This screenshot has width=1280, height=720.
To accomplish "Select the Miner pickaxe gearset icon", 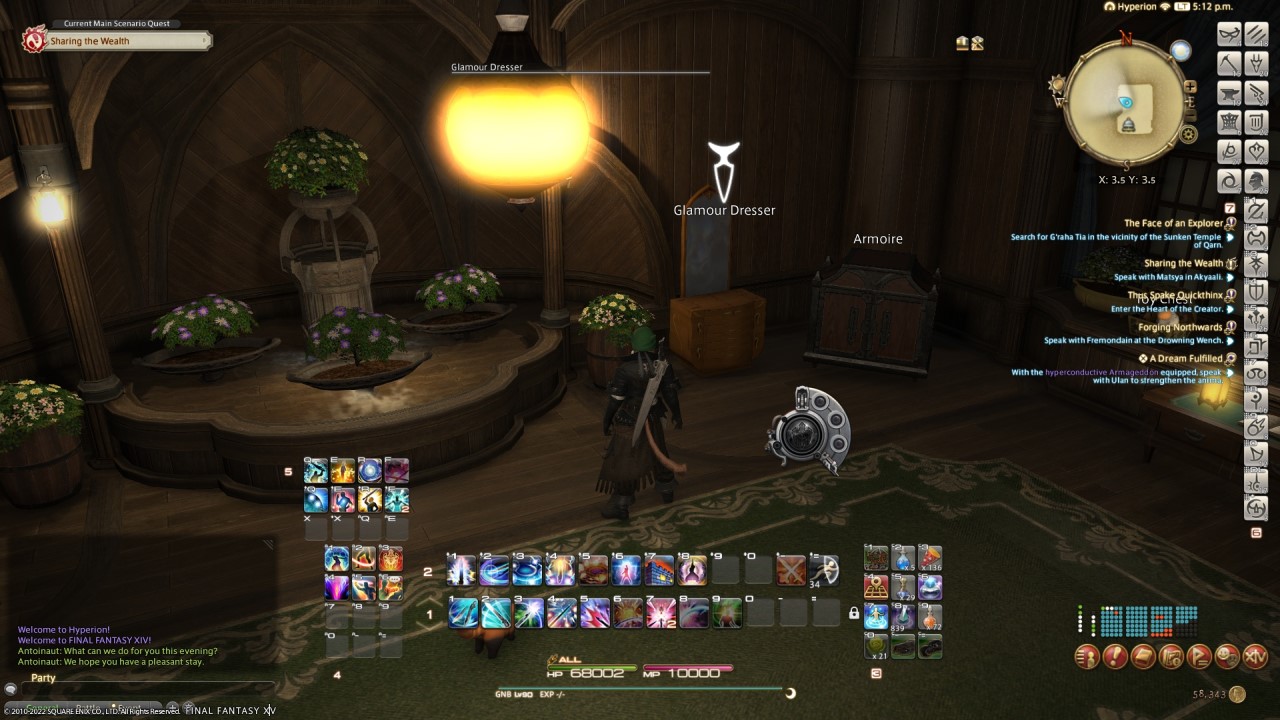I will point(1227,65).
